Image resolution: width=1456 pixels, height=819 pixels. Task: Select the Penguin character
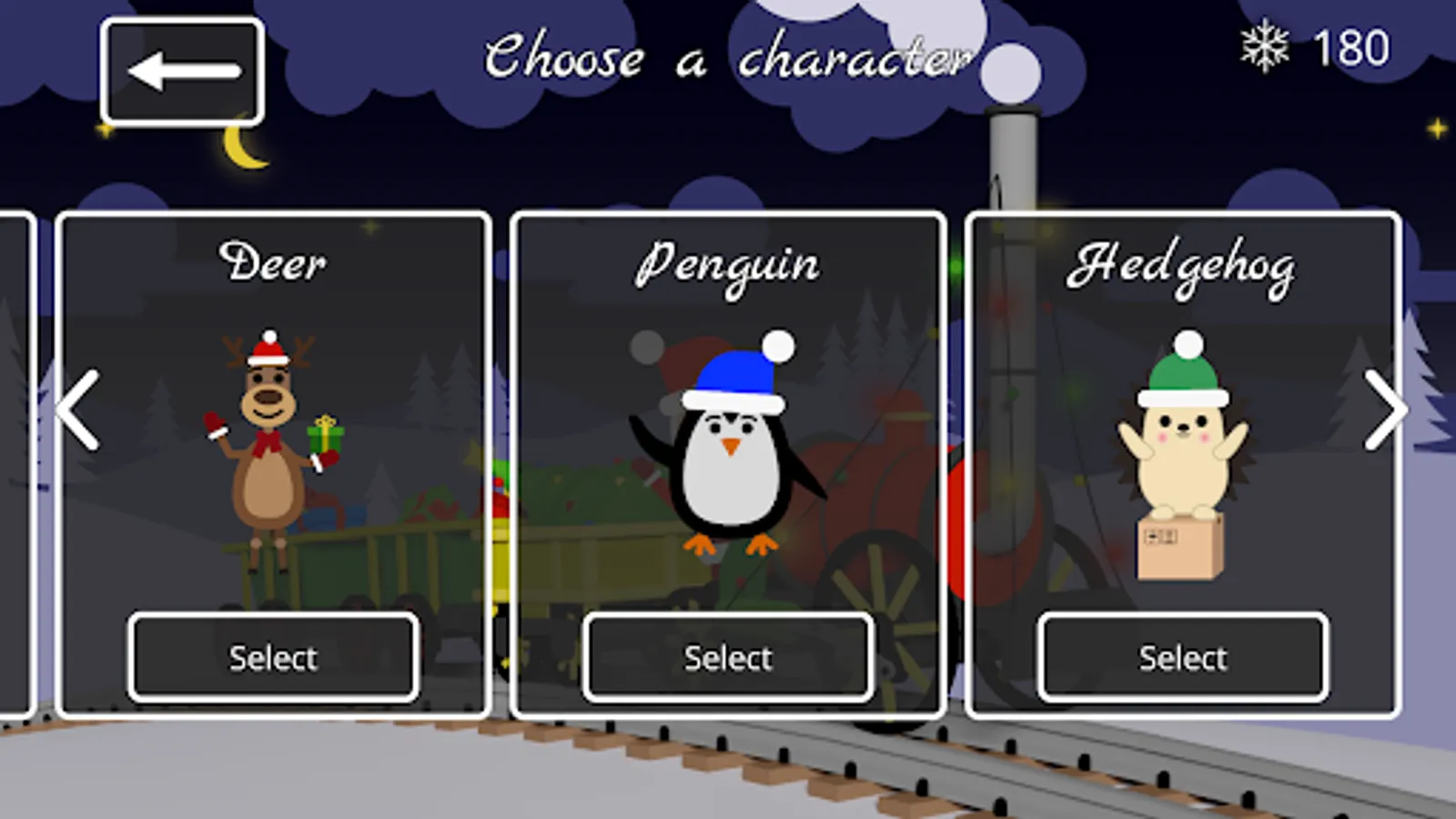point(728,657)
